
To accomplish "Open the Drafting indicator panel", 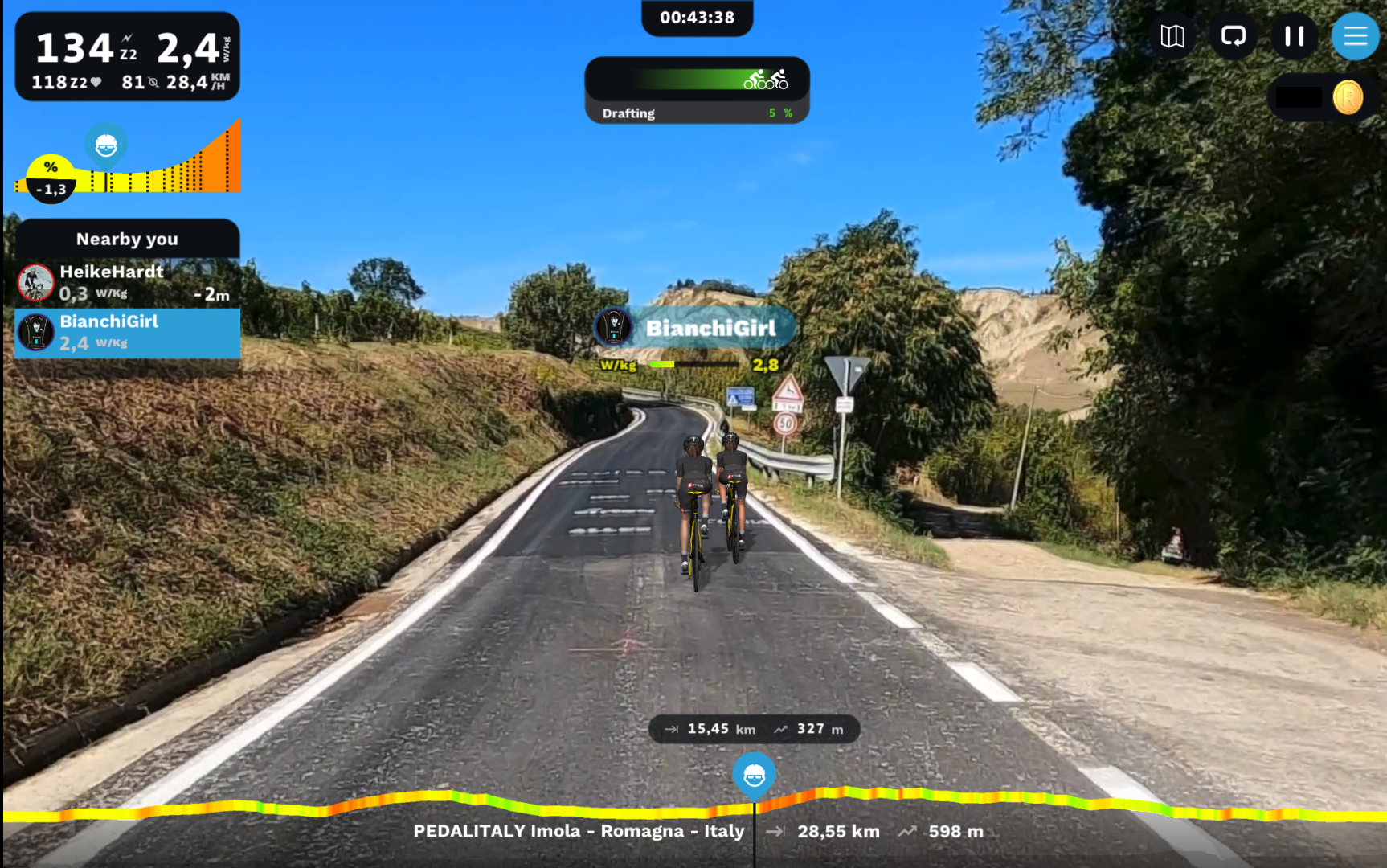I will pos(697,90).
